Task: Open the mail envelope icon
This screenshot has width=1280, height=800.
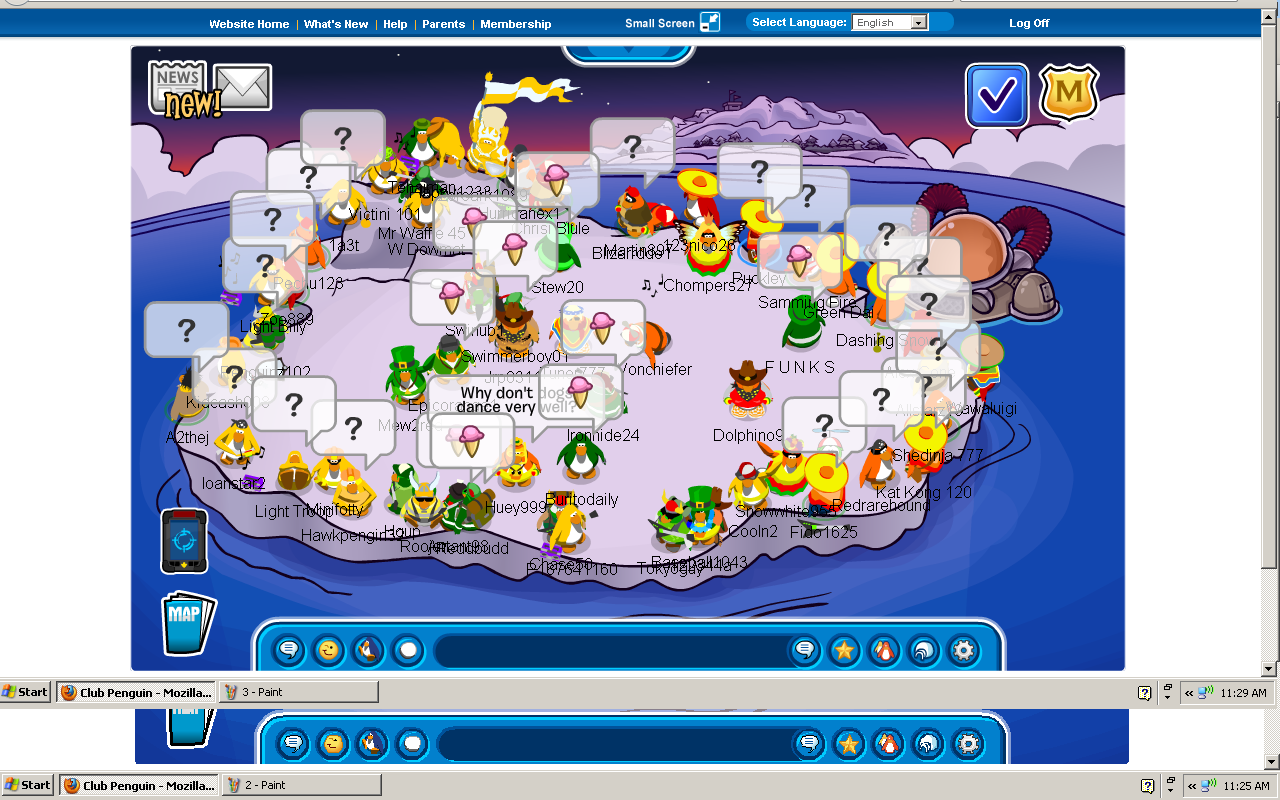Action: [243, 87]
